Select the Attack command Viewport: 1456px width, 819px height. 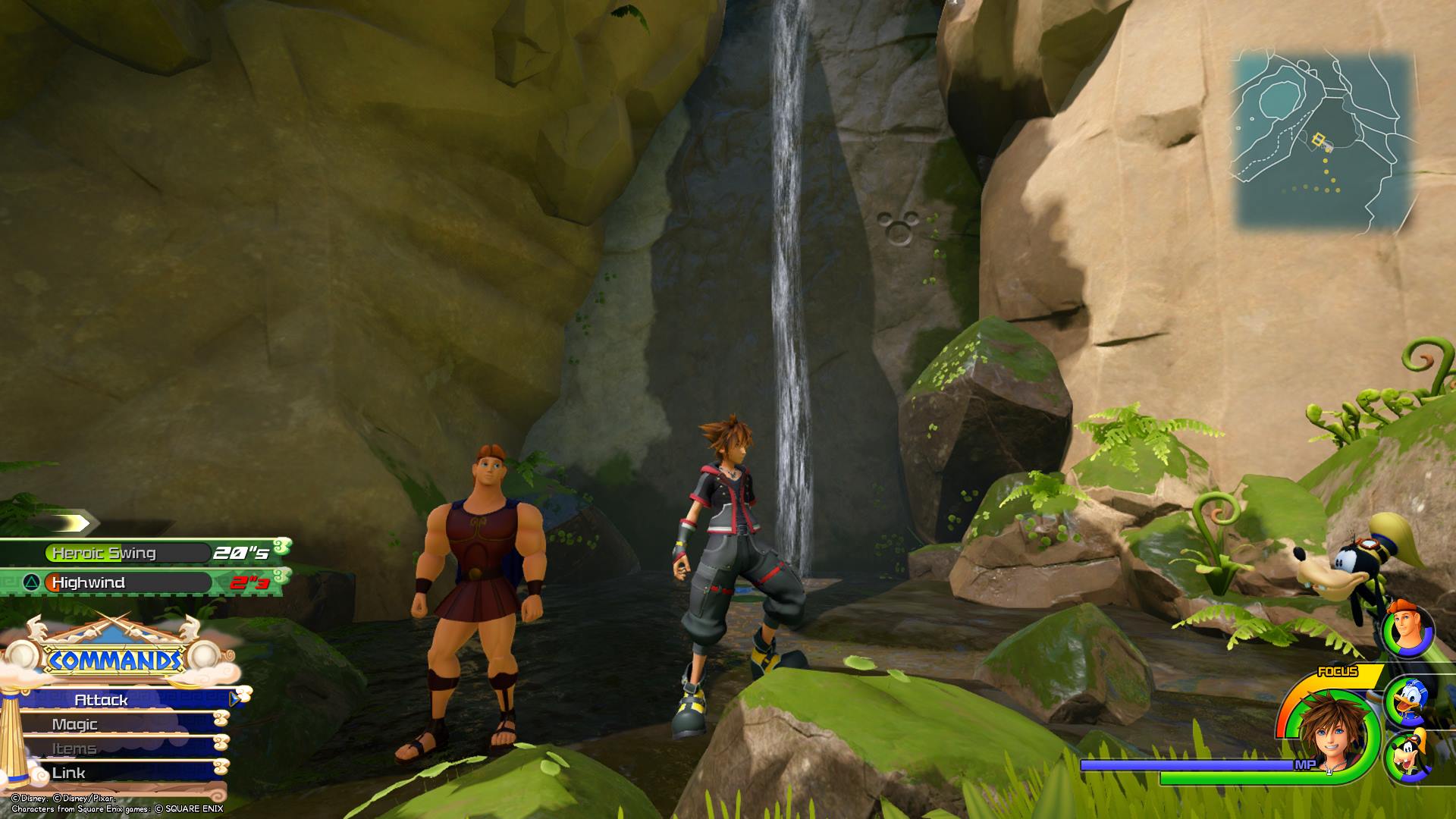click(121, 700)
